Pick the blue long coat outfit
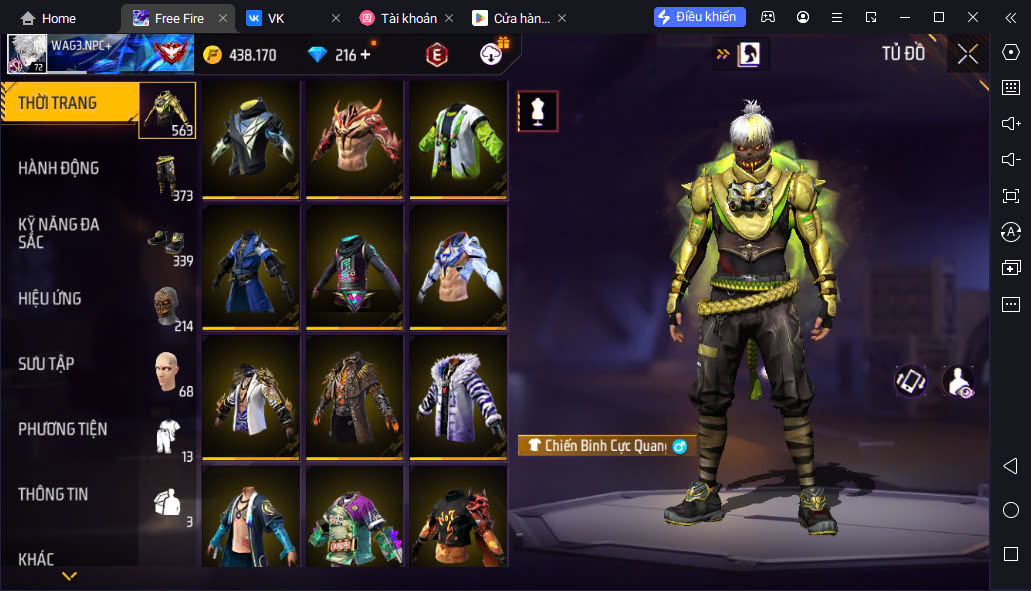The height and width of the screenshot is (591, 1031). tap(251, 266)
